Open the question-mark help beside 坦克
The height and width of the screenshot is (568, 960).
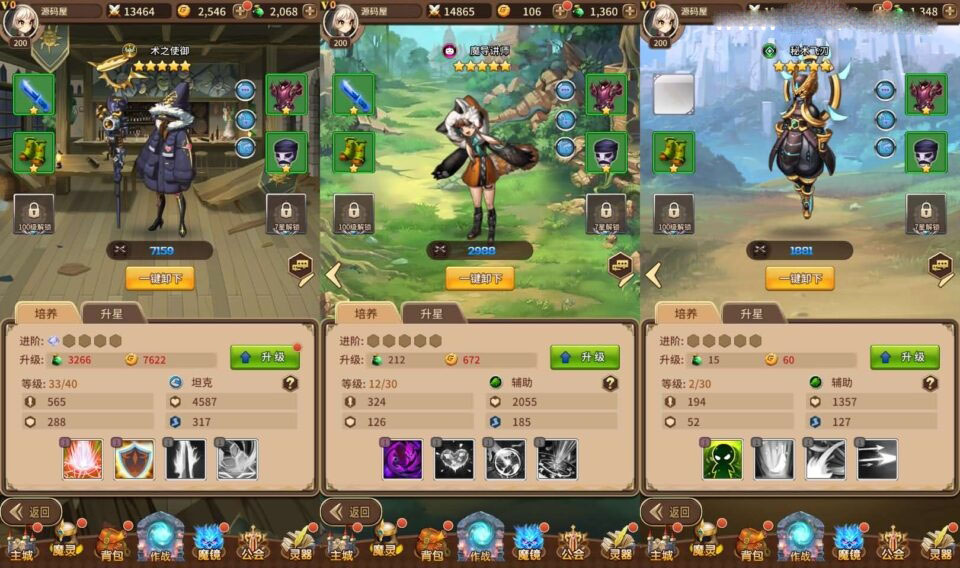click(x=290, y=382)
